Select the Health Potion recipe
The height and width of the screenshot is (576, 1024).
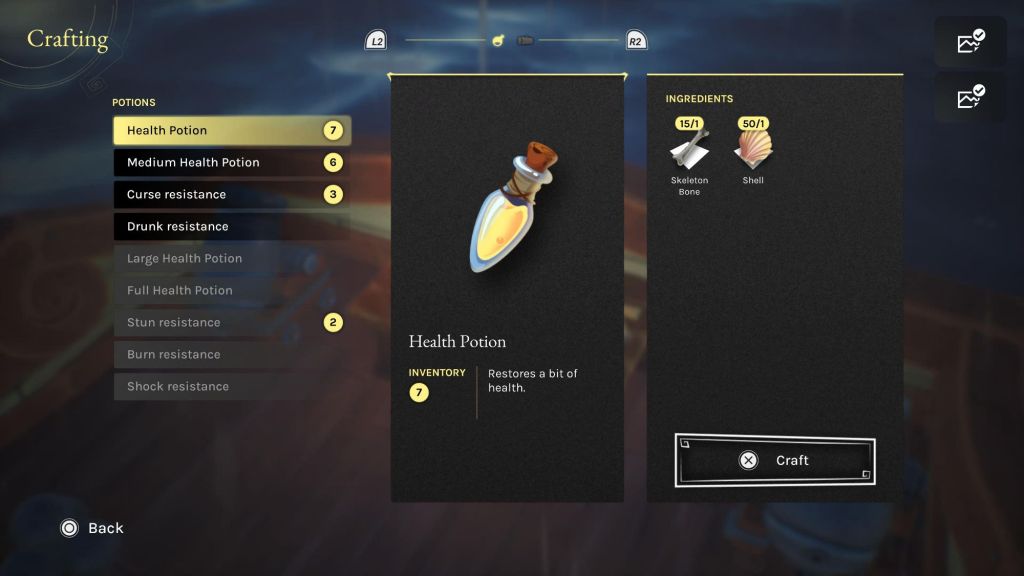pyautogui.click(x=230, y=131)
